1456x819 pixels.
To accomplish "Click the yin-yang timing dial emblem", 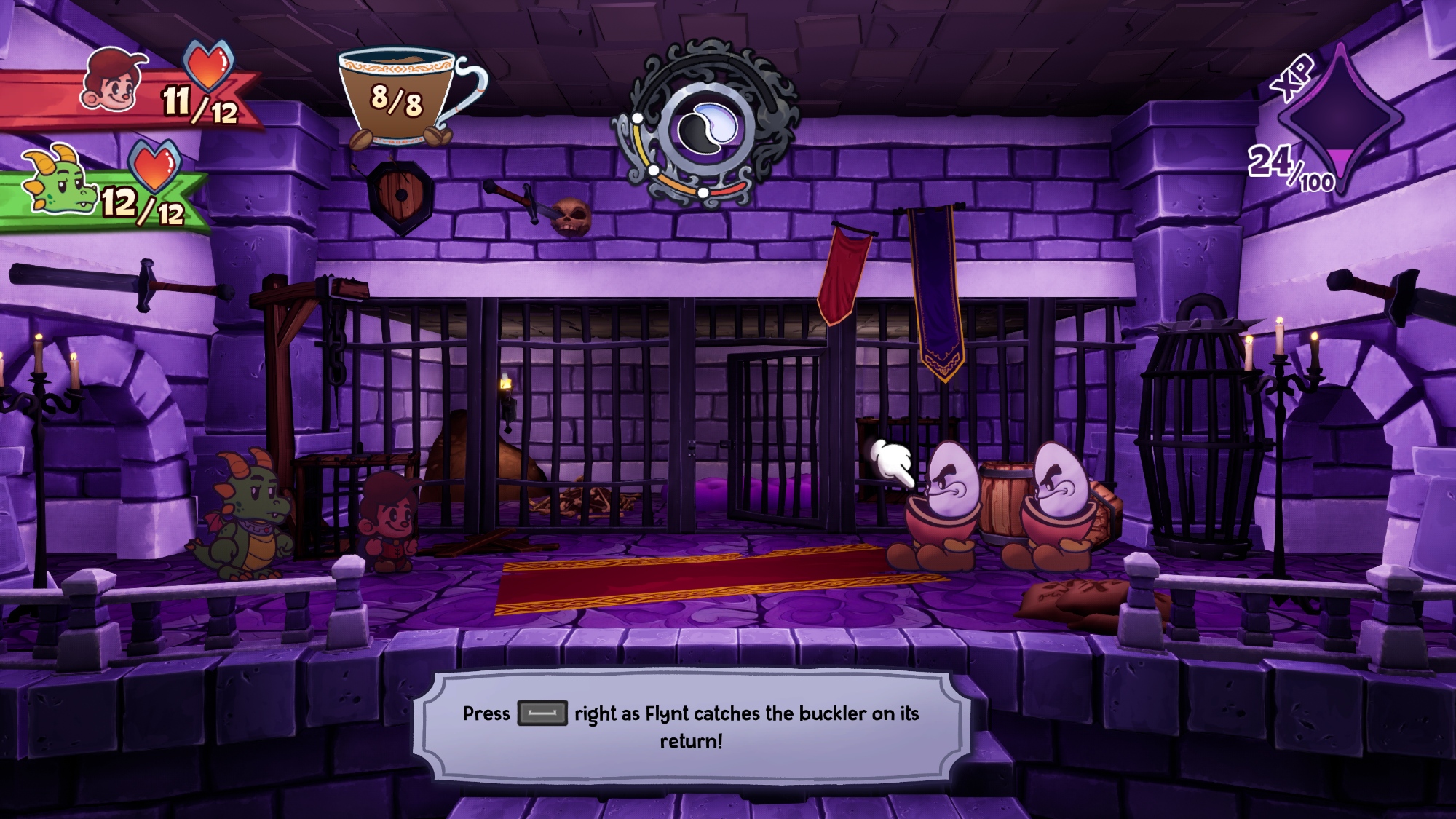I will tap(705, 127).
